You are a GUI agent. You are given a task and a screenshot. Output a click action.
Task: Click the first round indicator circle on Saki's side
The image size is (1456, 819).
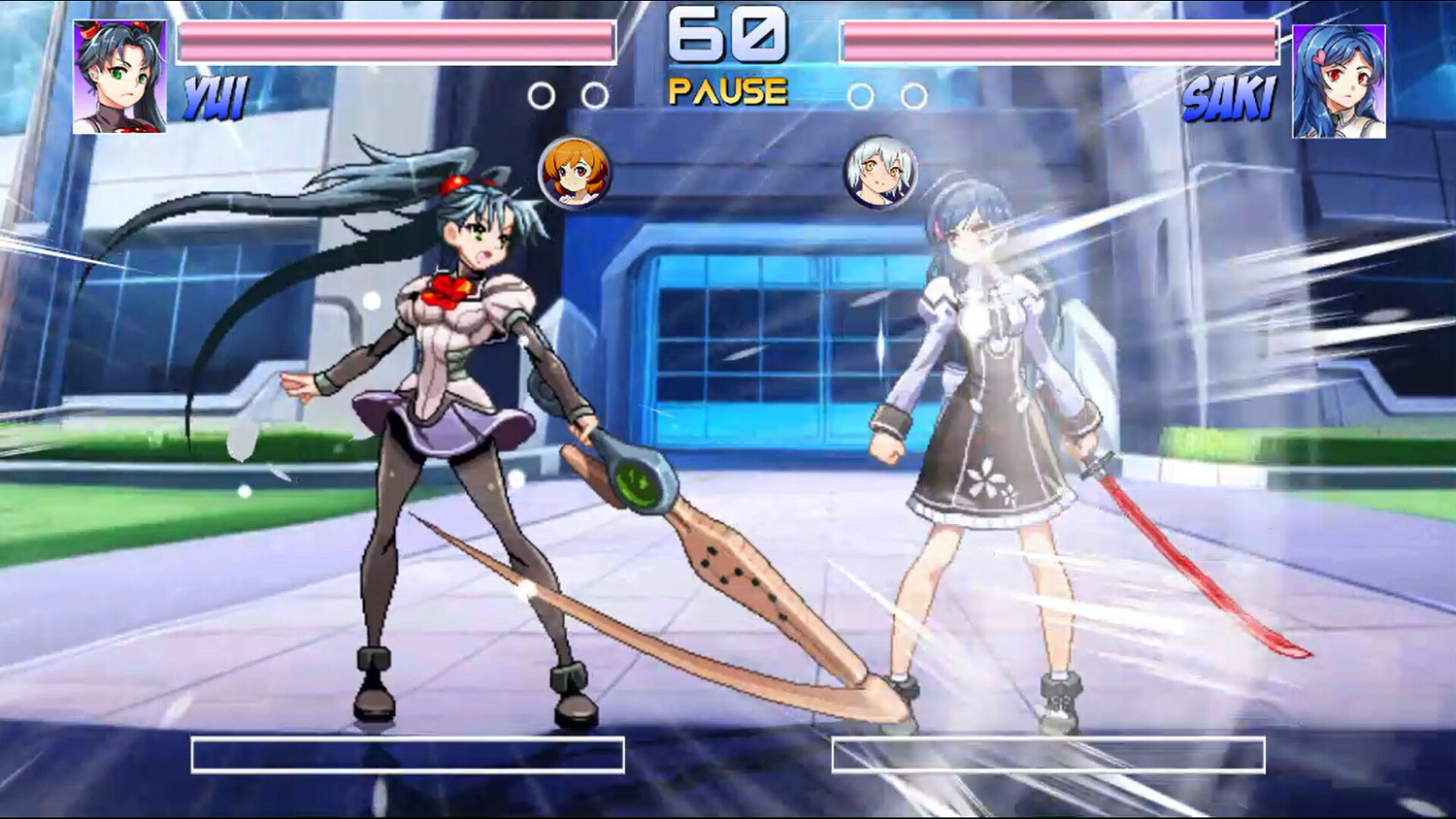[859, 97]
